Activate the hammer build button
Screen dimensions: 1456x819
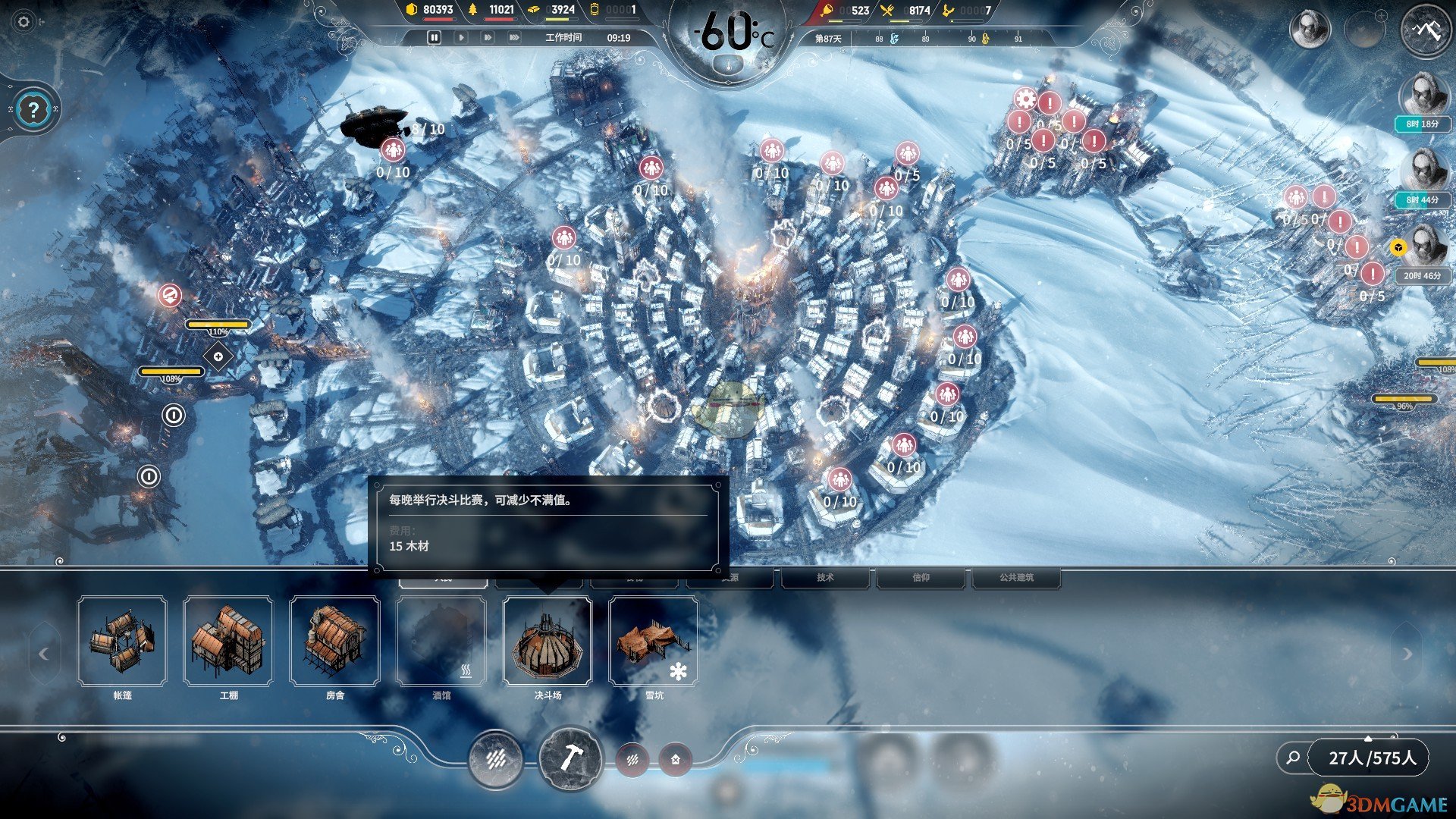[x=570, y=758]
